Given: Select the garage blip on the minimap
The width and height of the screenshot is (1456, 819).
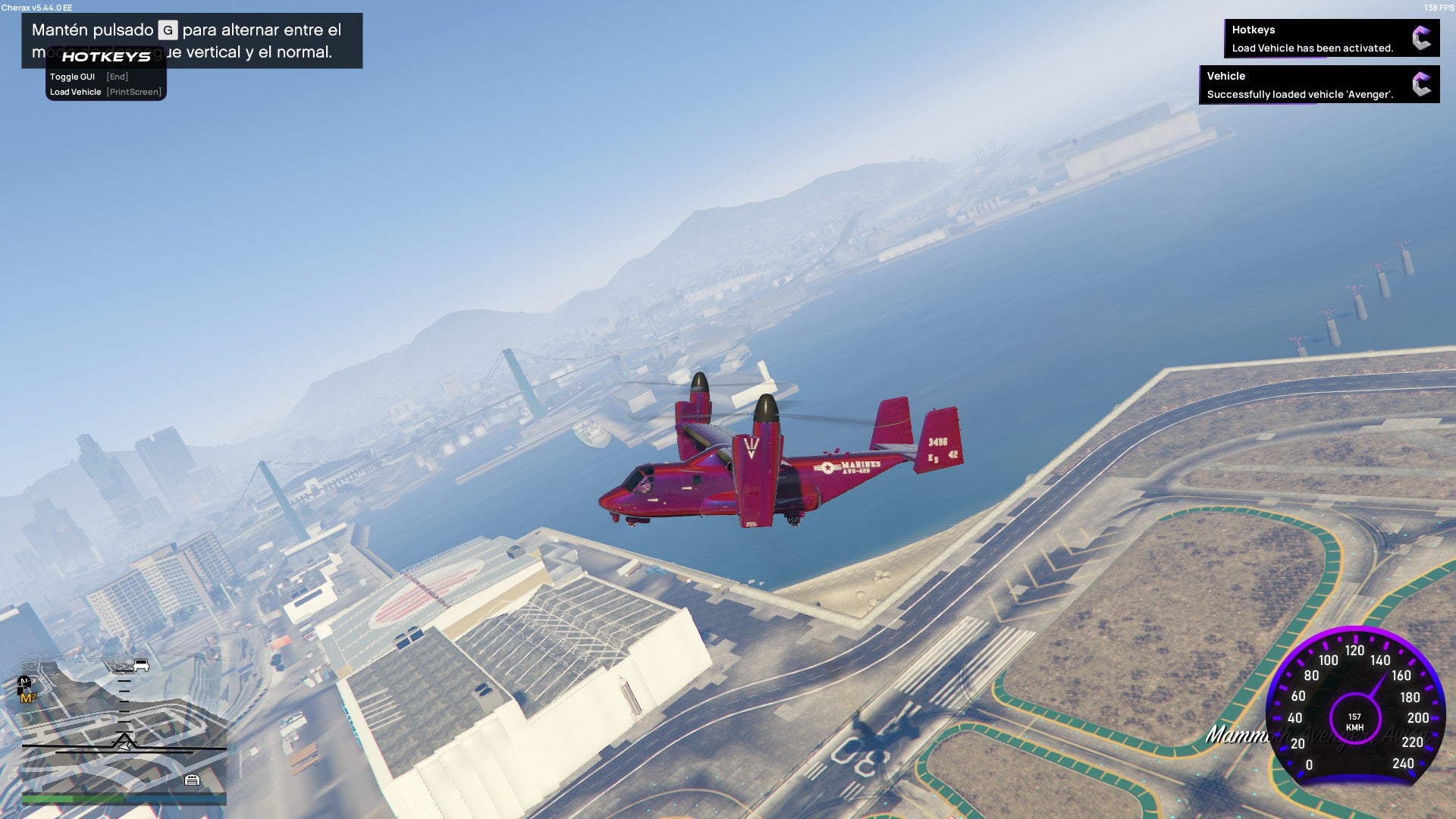Looking at the screenshot, I should click(x=192, y=780).
